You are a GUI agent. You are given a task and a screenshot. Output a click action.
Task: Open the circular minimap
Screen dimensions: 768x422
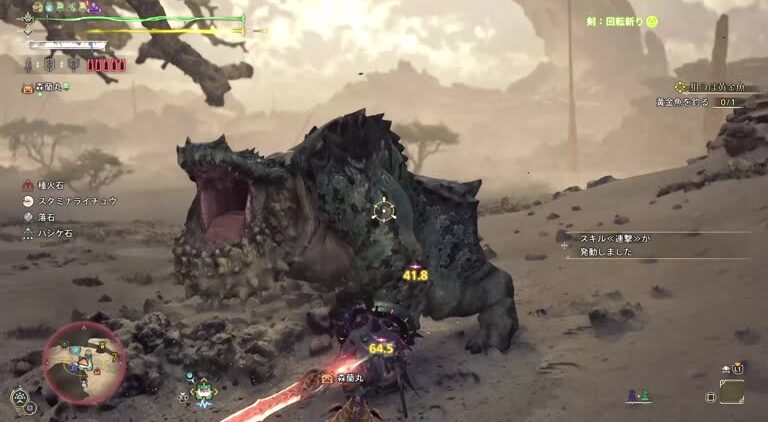coord(84,363)
